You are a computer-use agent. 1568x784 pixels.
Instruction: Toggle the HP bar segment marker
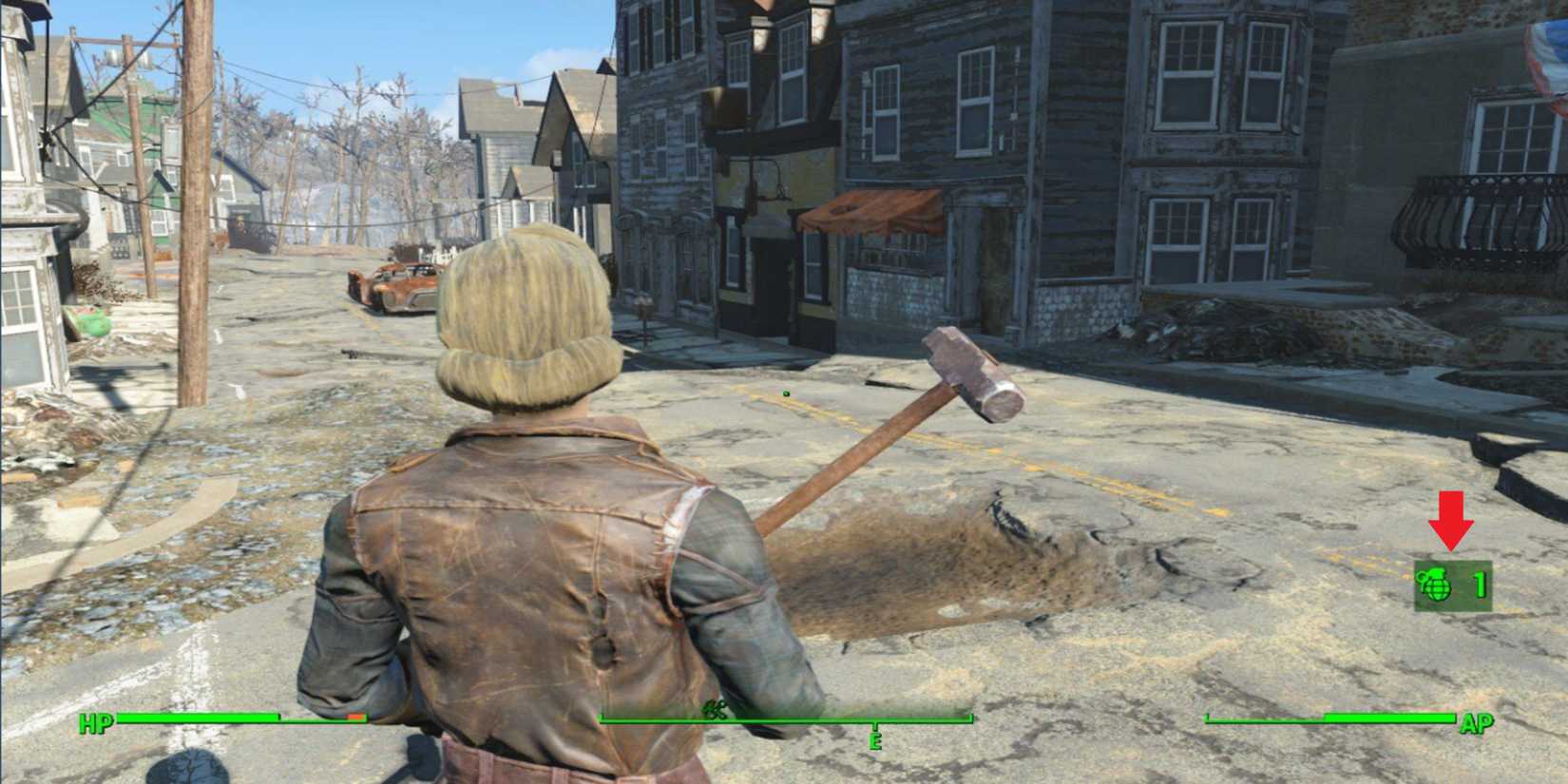point(278,716)
